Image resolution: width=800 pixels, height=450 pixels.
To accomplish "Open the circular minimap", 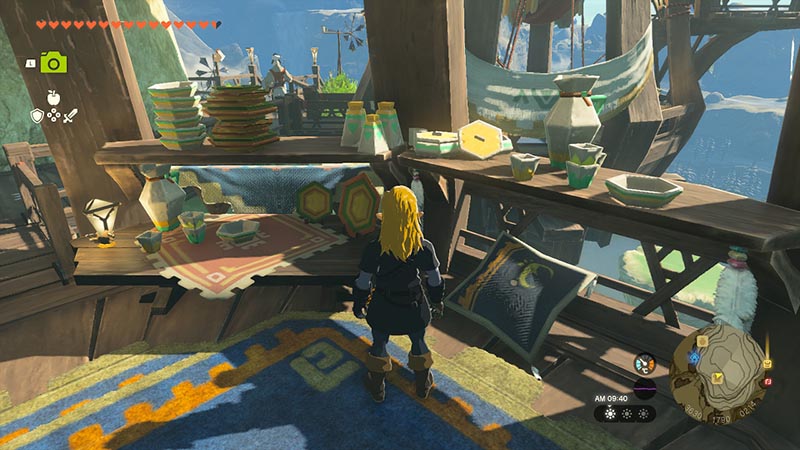I will [718, 372].
